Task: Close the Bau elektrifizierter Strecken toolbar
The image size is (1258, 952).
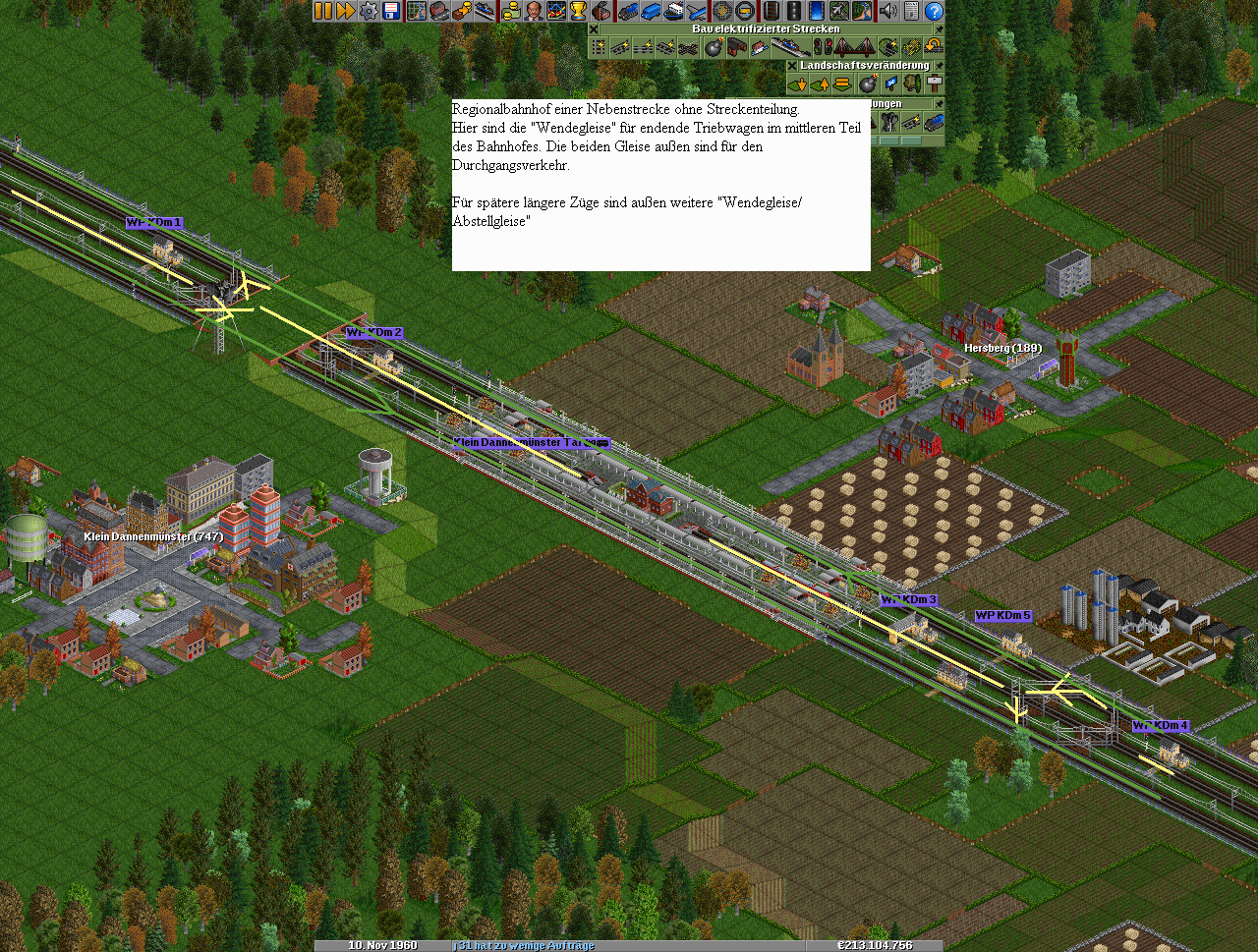Action: tap(594, 29)
